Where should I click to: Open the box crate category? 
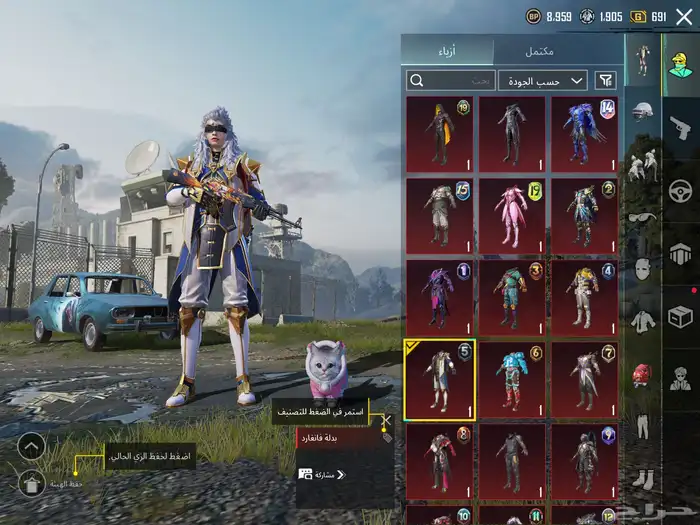680,316
